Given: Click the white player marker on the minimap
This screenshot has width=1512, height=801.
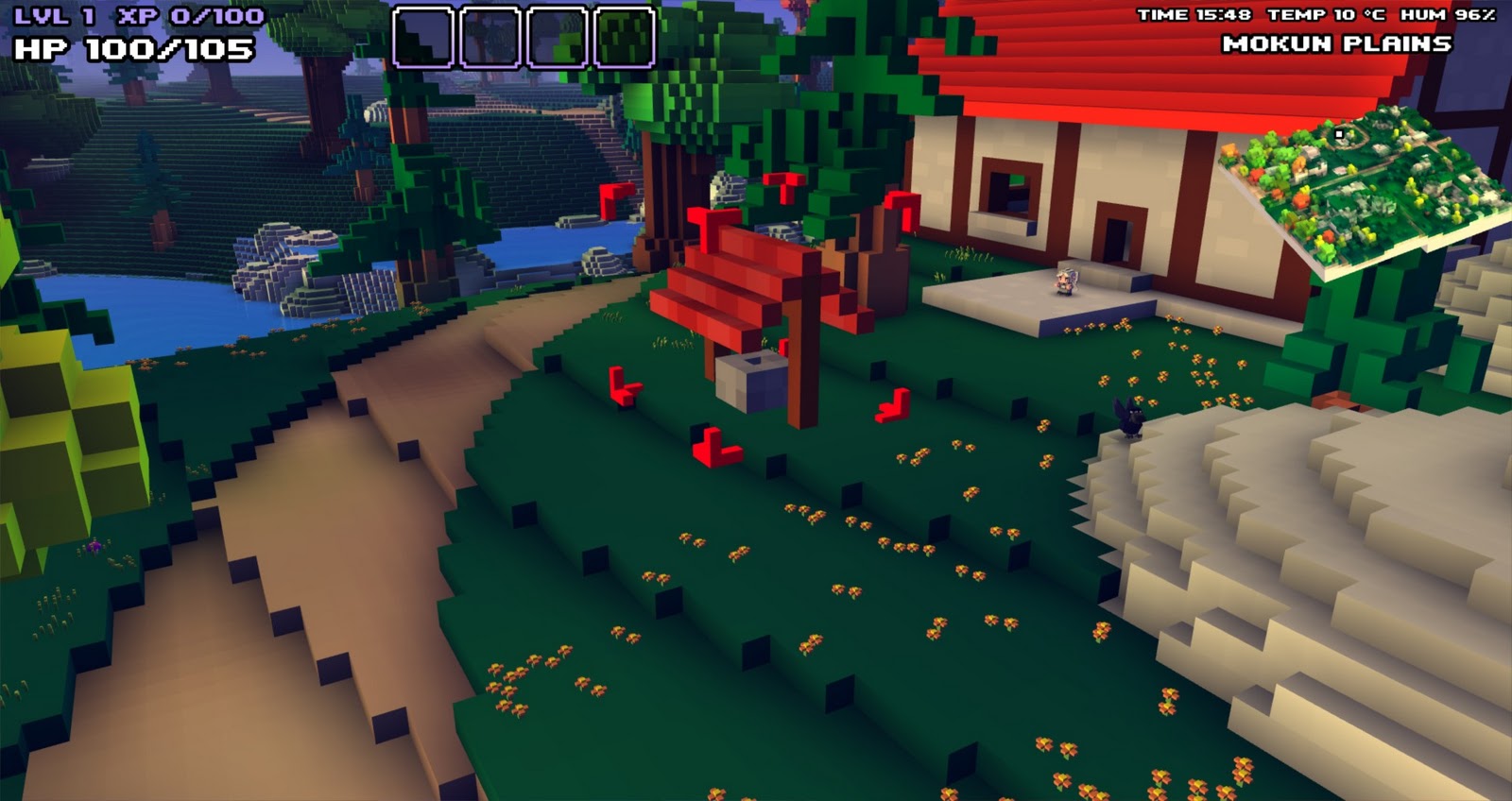Looking at the screenshot, I should (x=1338, y=136).
